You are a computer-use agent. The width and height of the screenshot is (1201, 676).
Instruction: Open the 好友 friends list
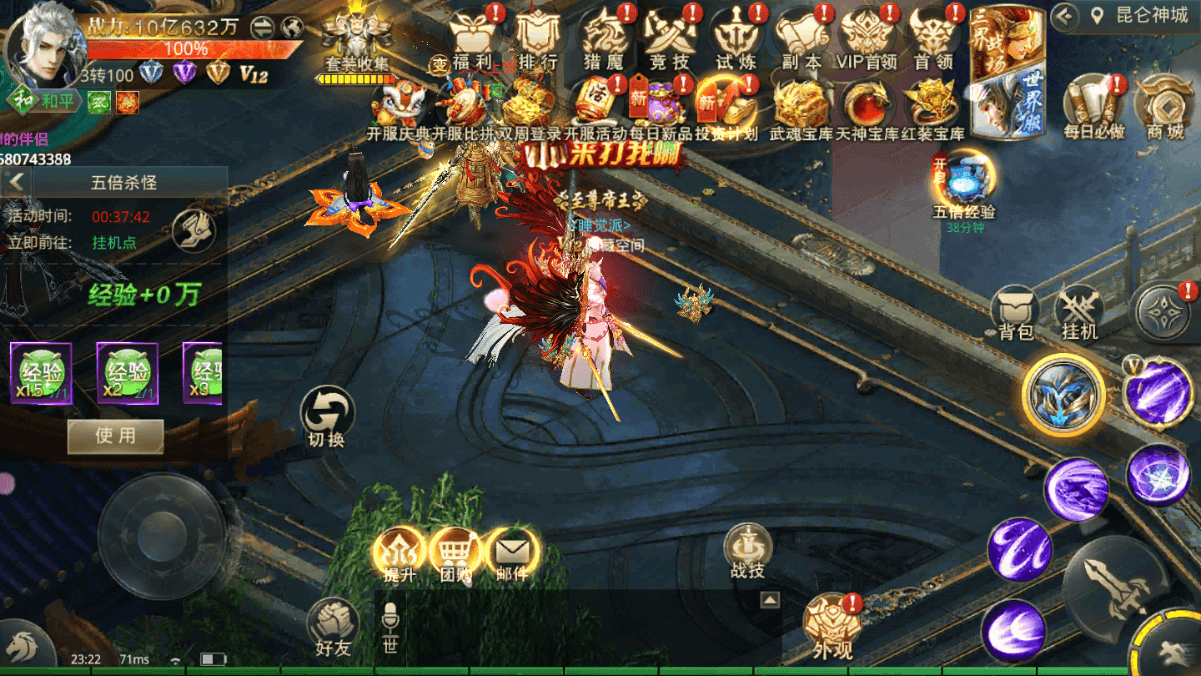pyautogui.click(x=333, y=627)
